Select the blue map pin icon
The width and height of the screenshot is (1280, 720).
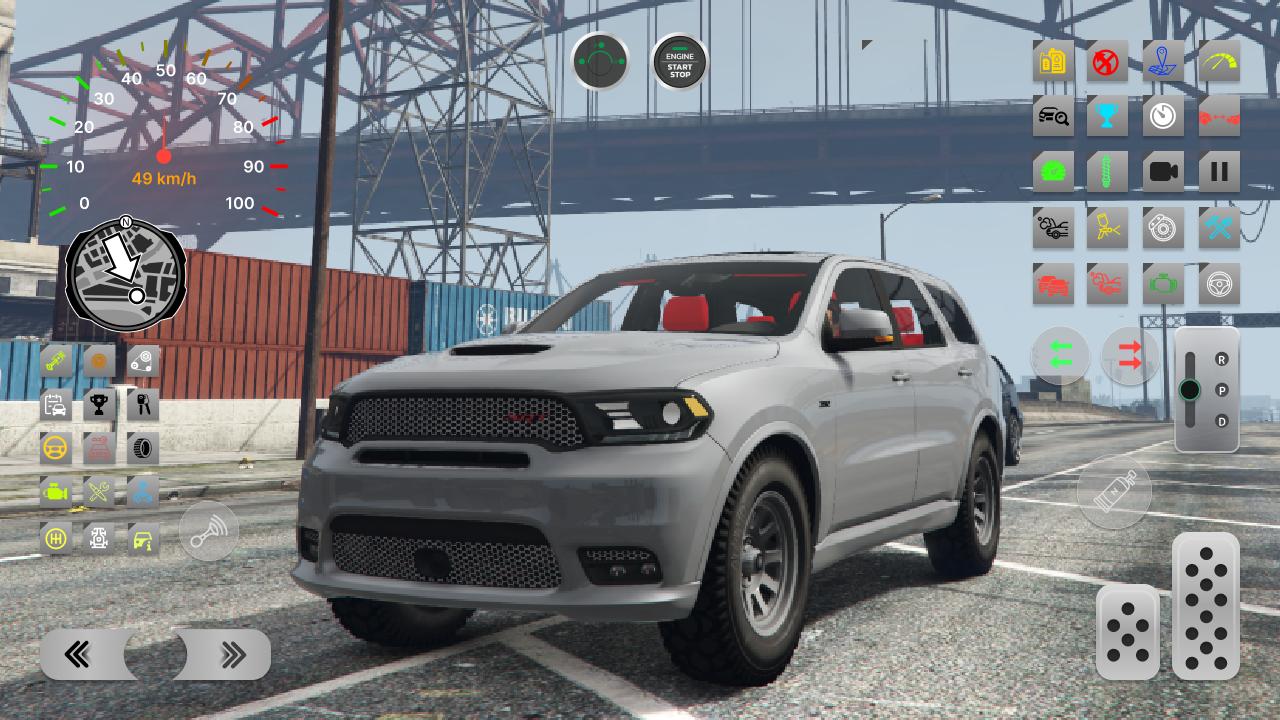click(1163, 62)
